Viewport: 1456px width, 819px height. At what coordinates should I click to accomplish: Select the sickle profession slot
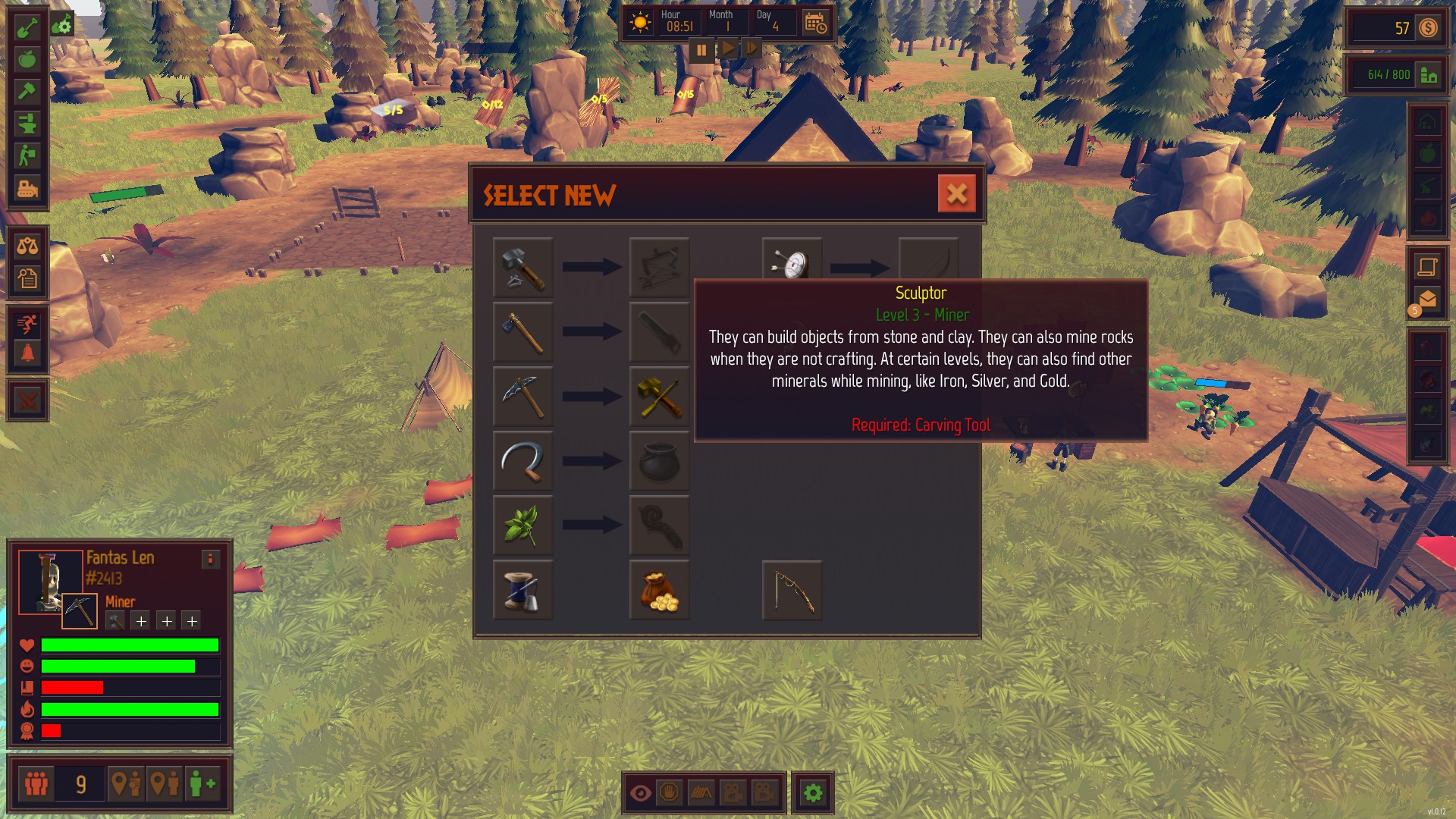point(522,460)
